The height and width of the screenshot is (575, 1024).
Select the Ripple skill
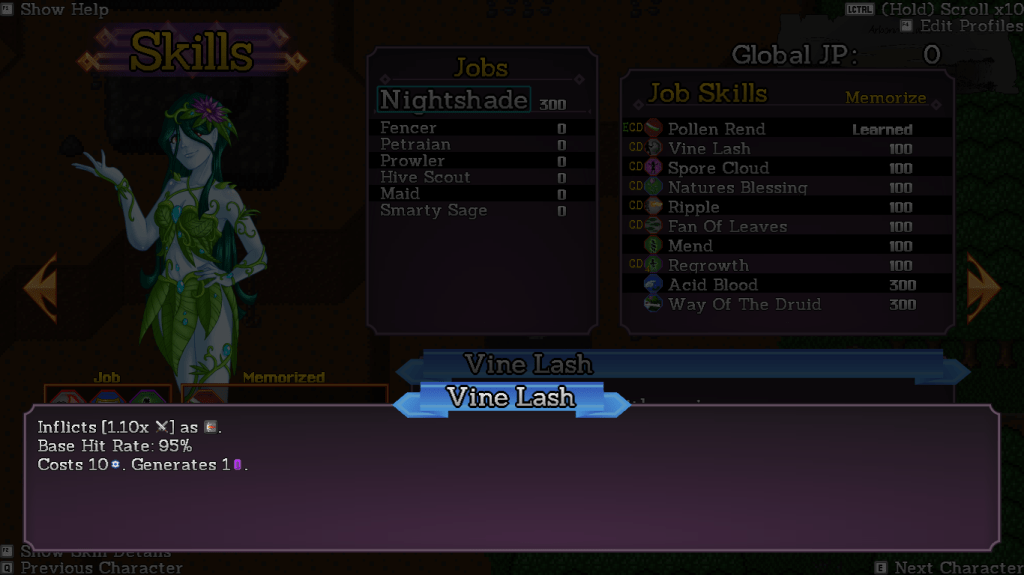point(693,207)
